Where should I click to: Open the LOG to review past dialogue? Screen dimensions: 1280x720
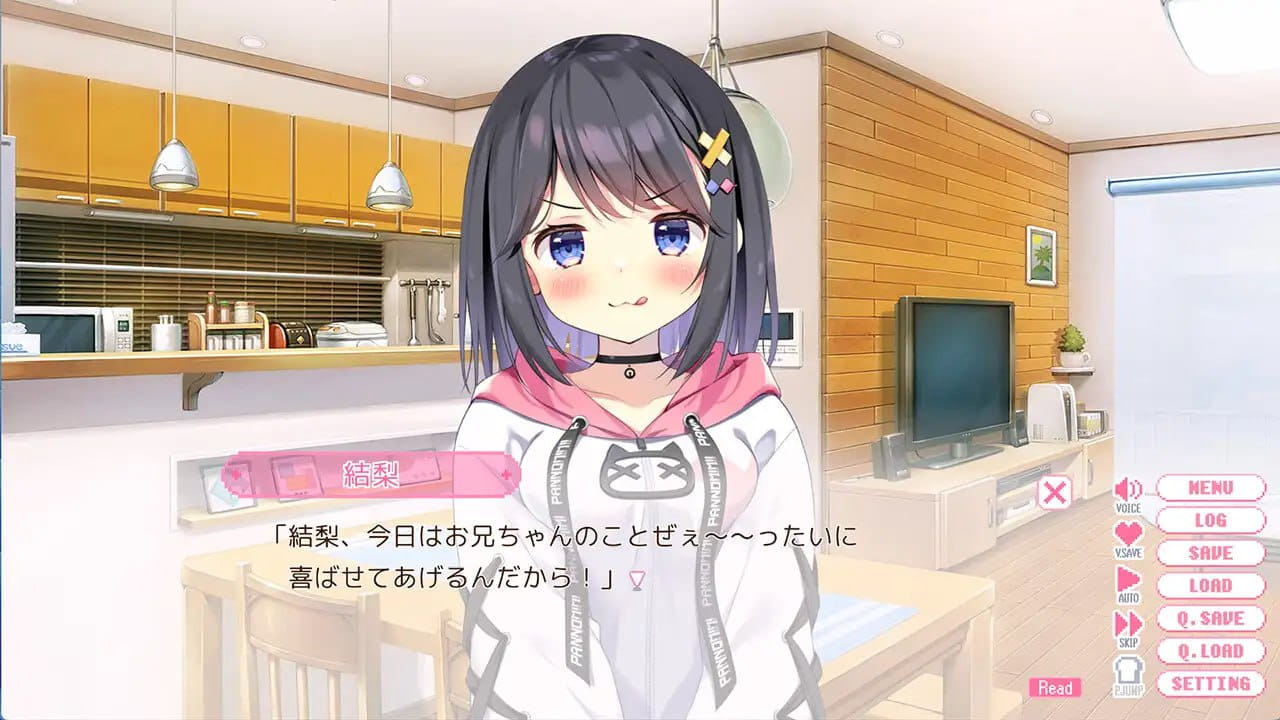coord(1210,520)
